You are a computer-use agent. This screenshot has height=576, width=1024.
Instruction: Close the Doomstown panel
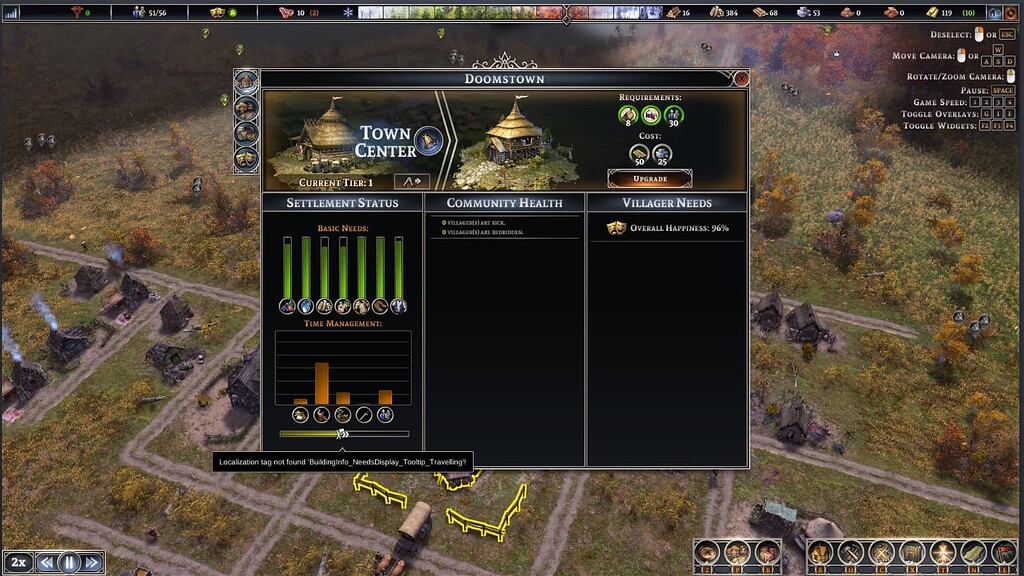(741, 78)
